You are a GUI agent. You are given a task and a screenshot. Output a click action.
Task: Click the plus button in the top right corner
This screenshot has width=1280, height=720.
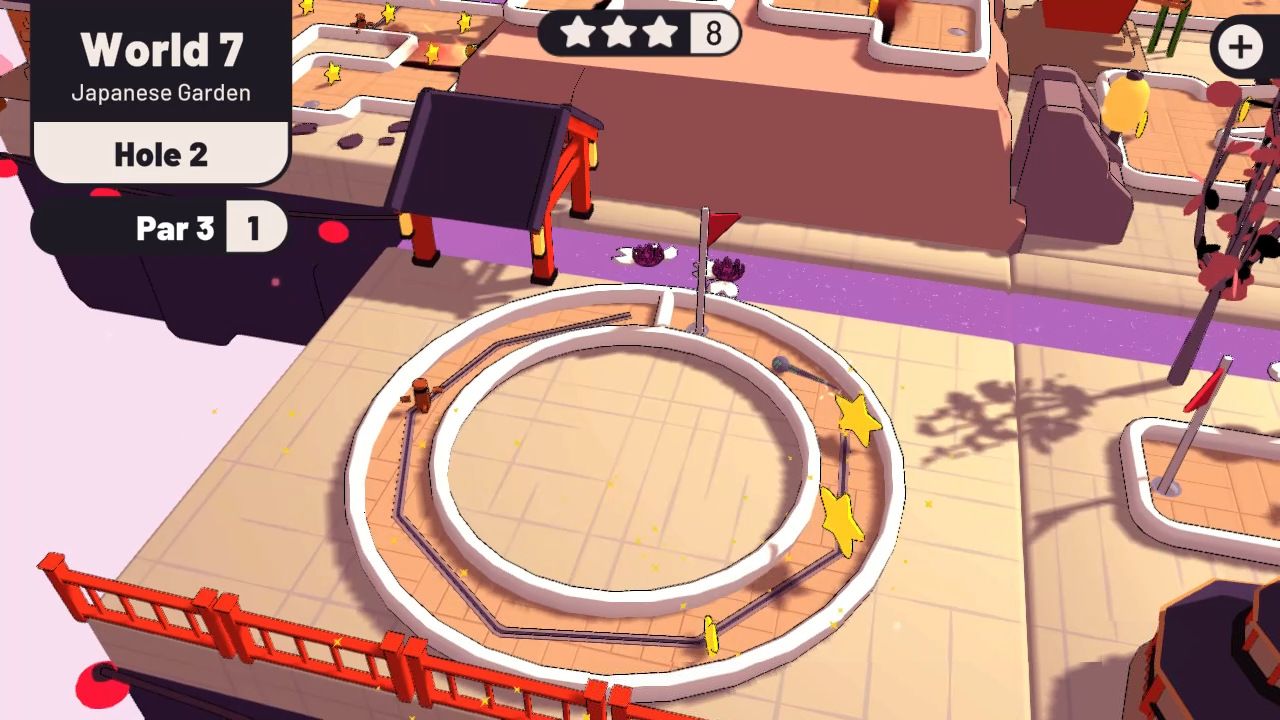tap(1240, 44)
